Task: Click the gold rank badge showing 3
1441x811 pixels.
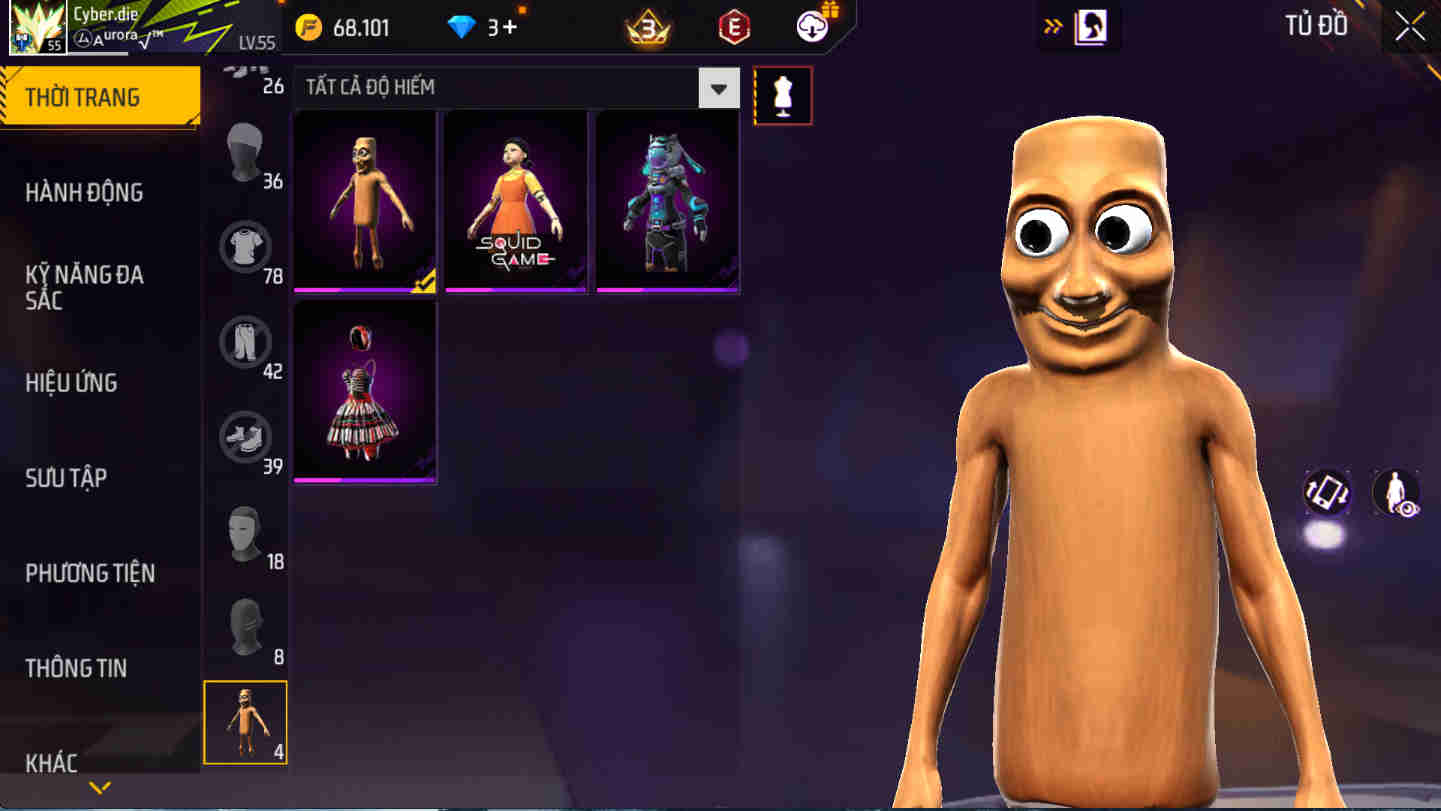Action: pyautogui.click(x=647, y=27)
